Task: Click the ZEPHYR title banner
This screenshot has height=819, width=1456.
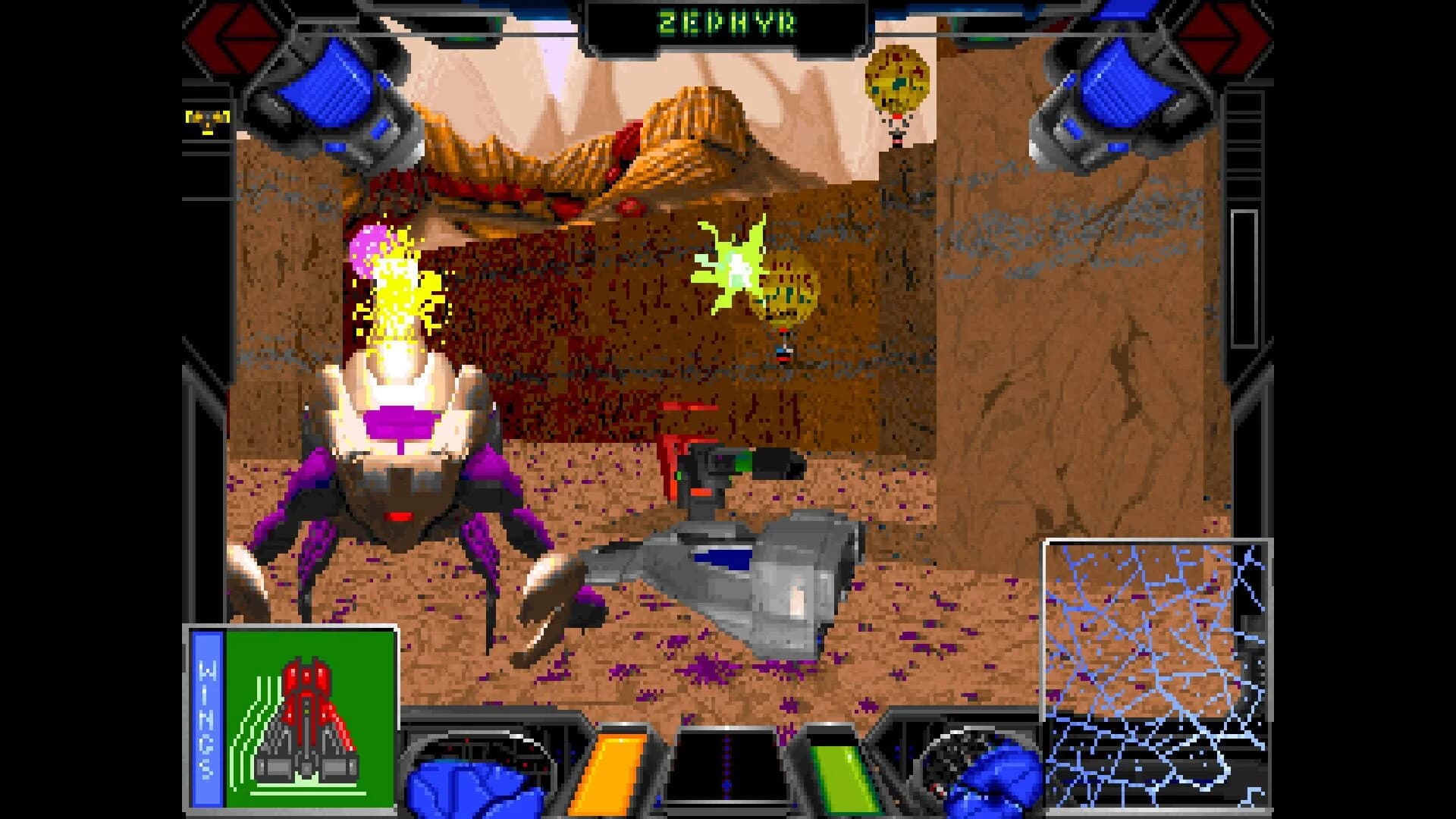Action: tap(726, 23)
